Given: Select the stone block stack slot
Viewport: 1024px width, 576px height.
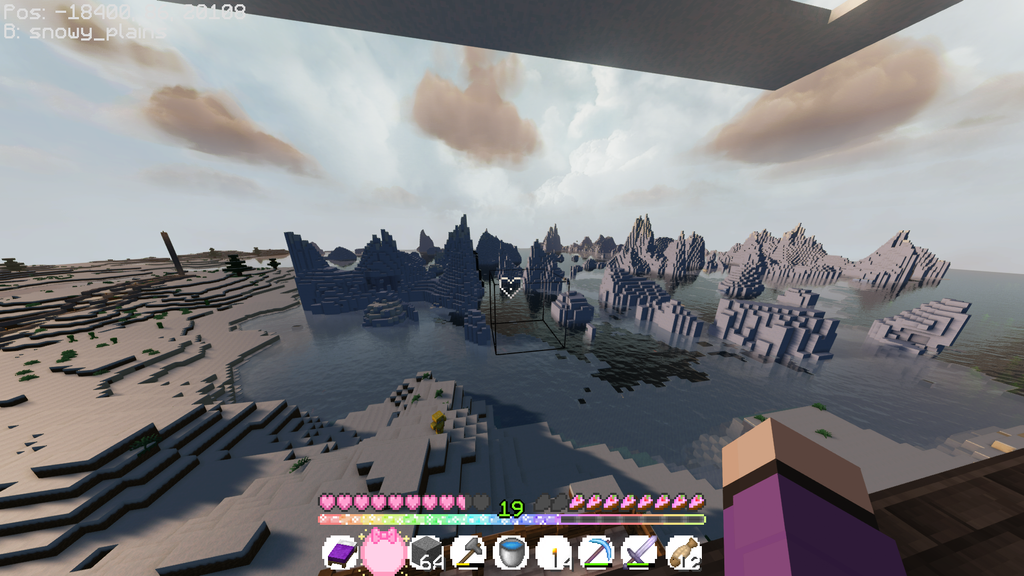Looking at the screenshot, I should pos(427,553).
